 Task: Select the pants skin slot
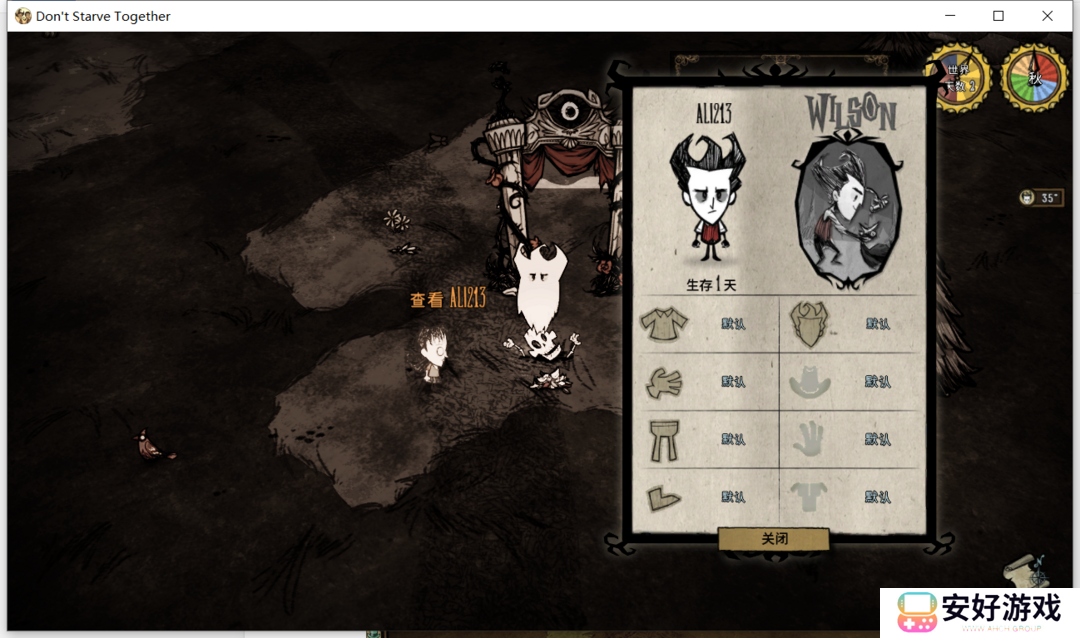[663, 440]
